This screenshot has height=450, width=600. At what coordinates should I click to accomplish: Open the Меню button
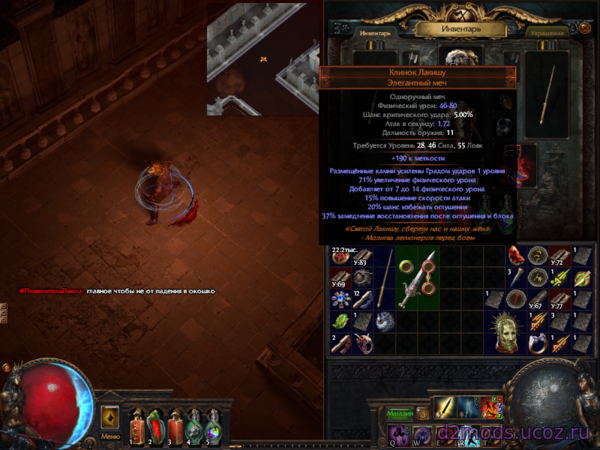tap(110, 436)
